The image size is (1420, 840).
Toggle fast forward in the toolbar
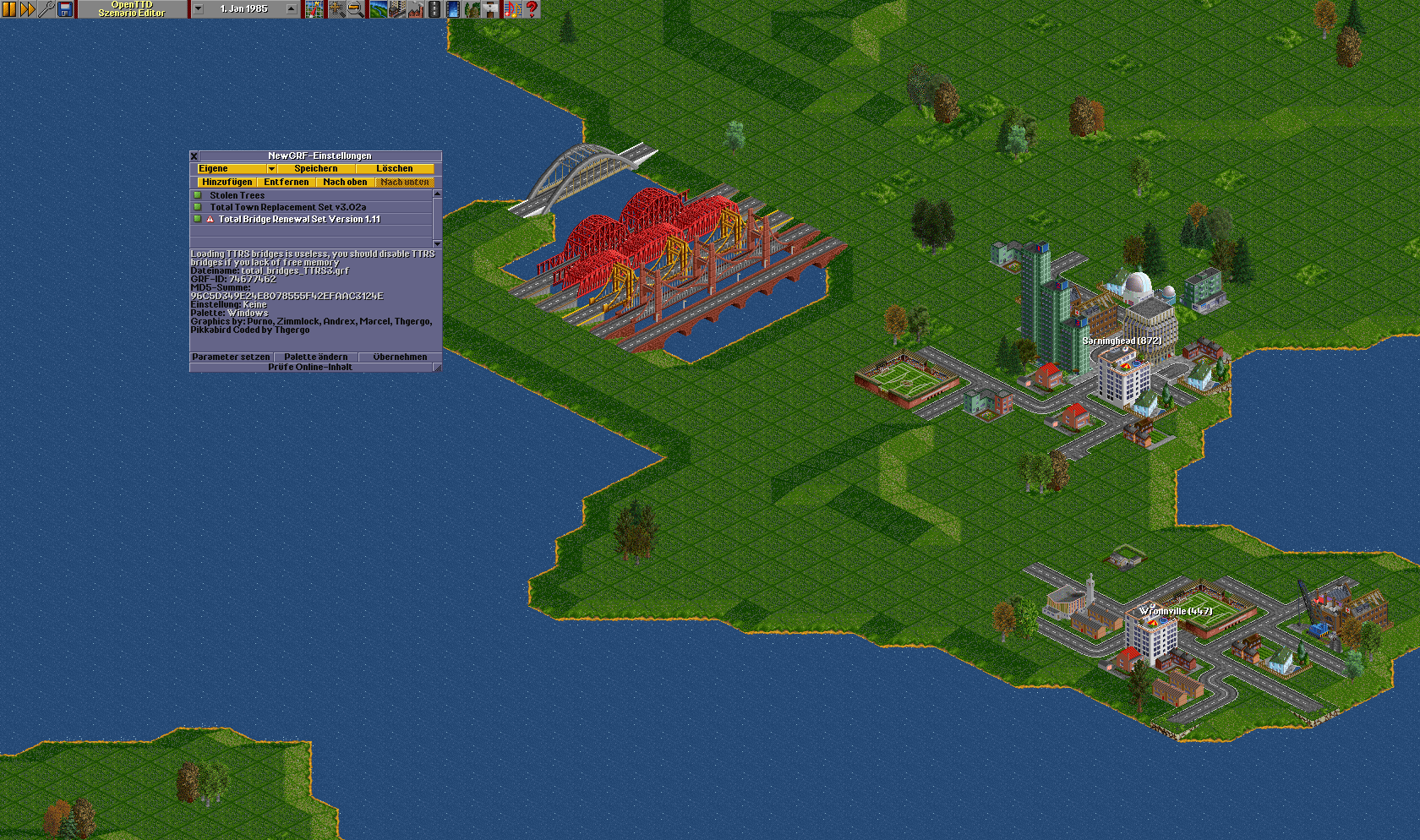point(28,9)
